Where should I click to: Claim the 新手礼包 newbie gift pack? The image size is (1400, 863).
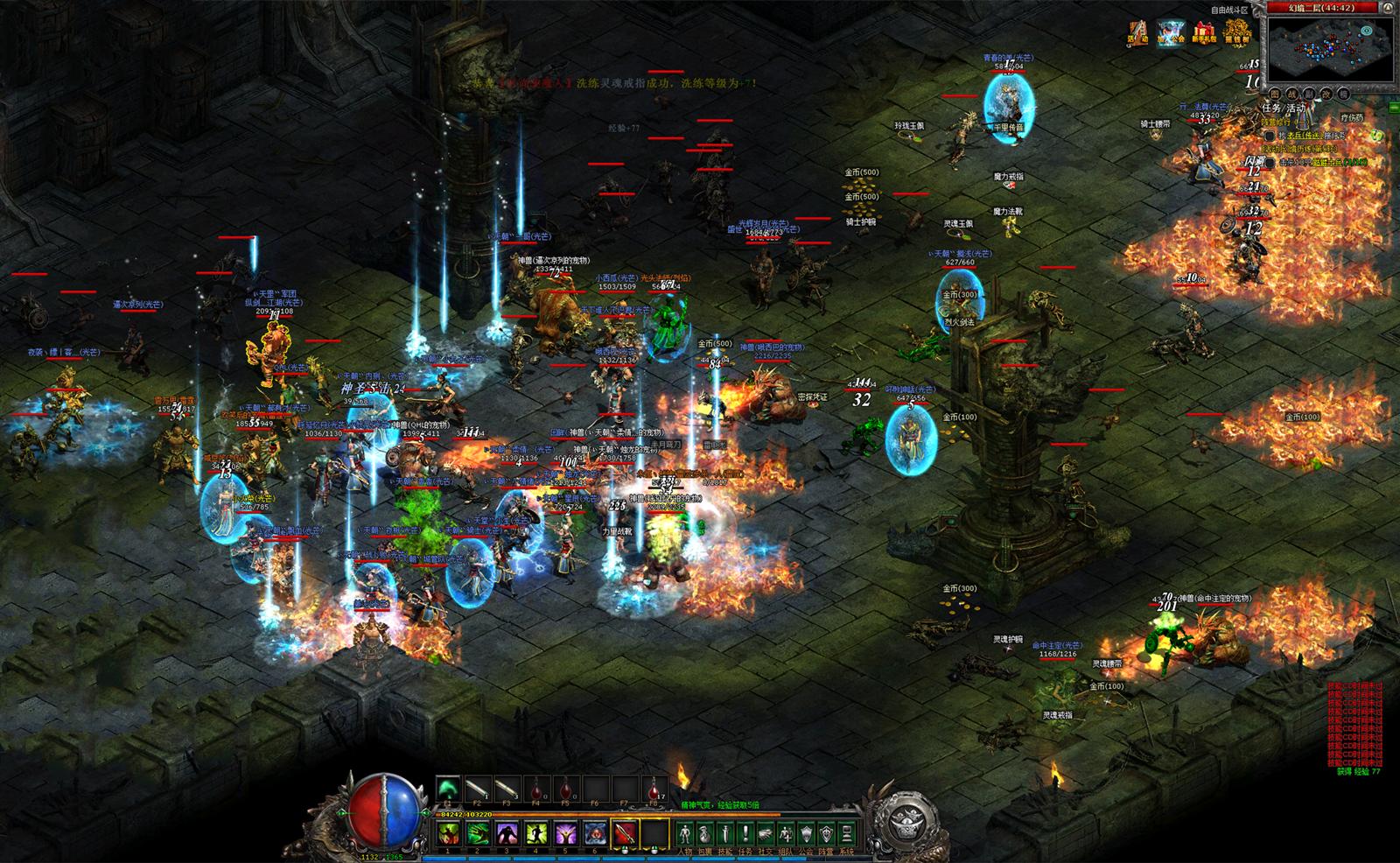[1205, 32]
